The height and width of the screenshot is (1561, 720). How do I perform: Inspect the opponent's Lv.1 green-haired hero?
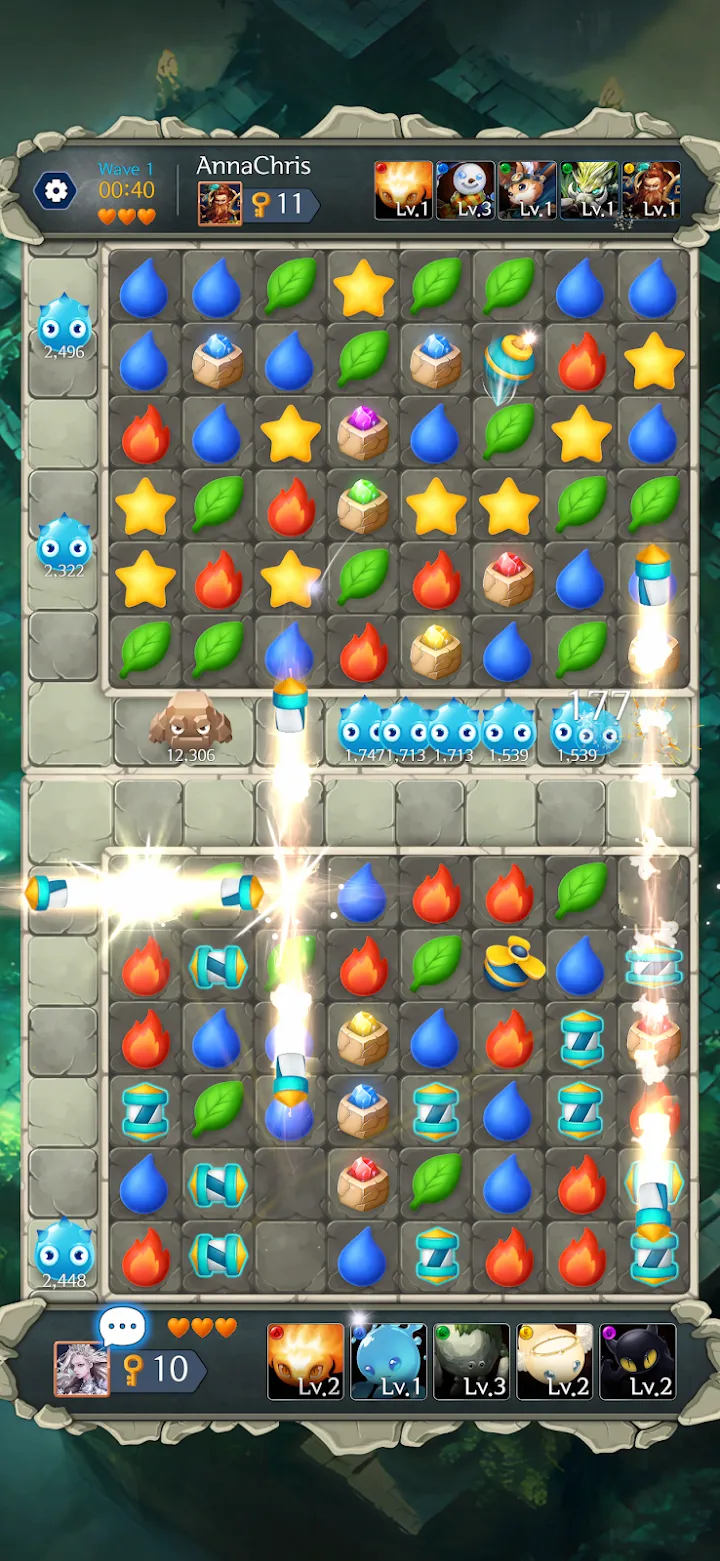[589, 190]
